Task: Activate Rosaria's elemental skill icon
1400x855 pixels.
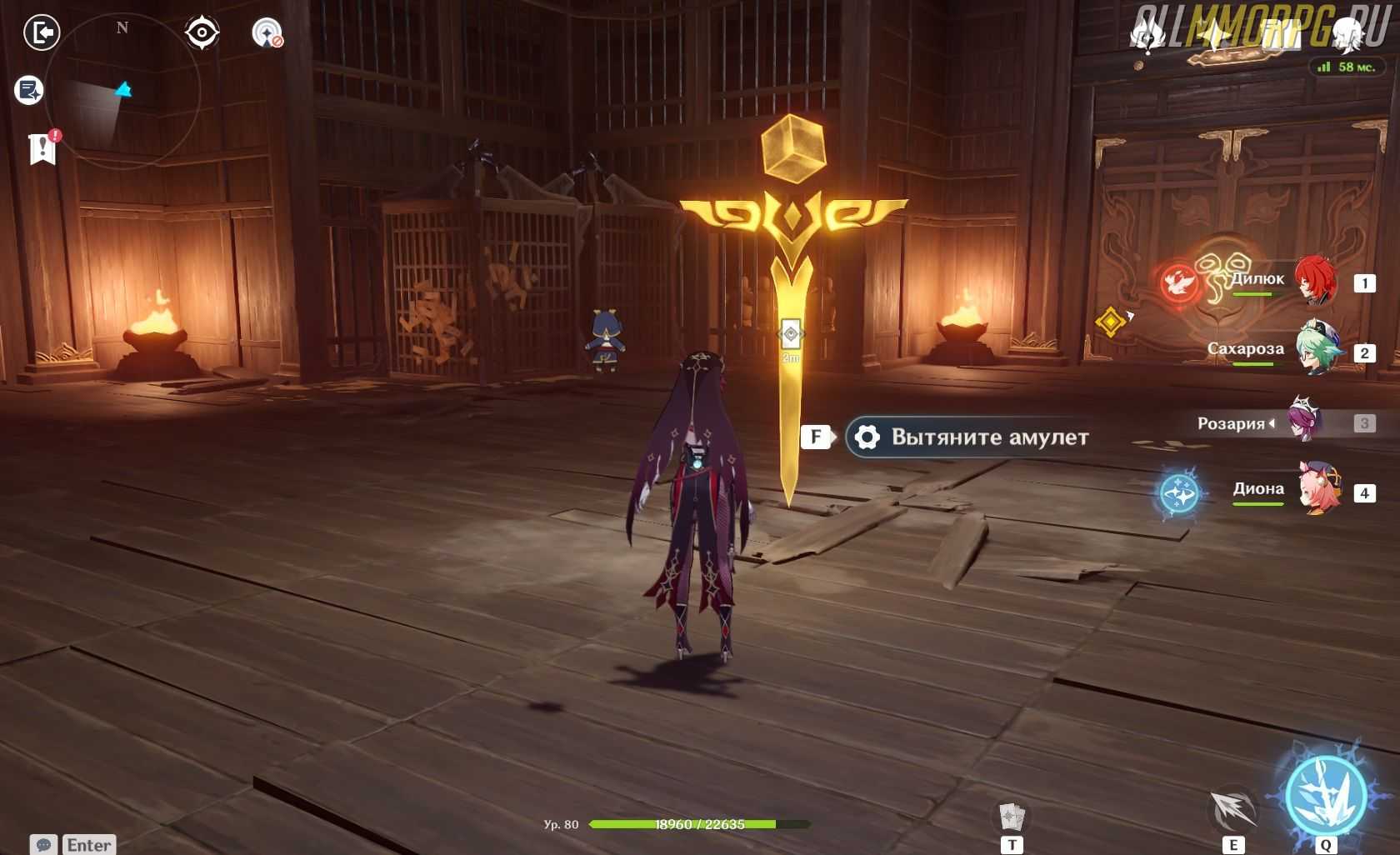Action: [x=1233, y=810]
